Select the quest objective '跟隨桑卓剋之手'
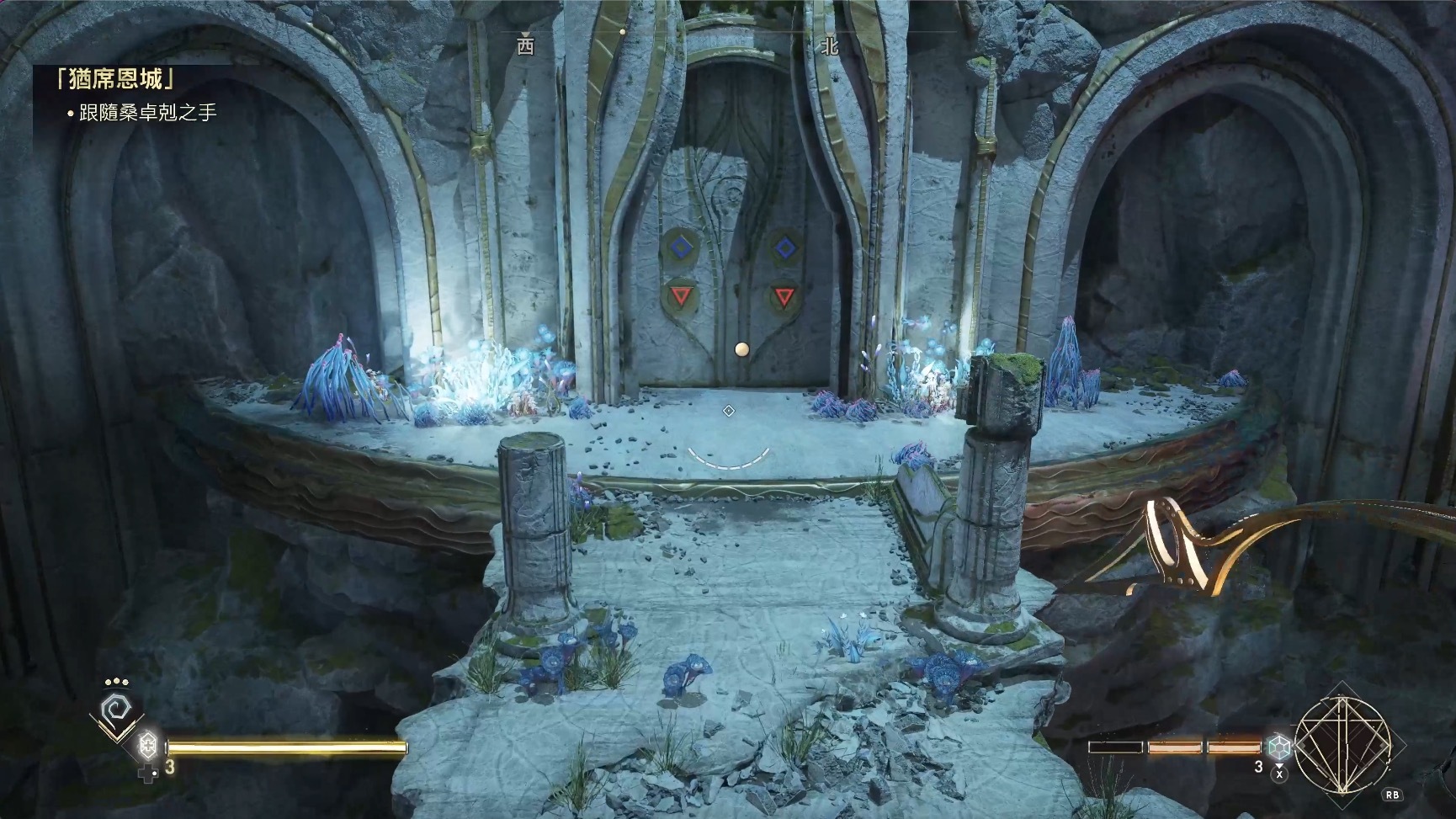Viewport: 1456px width, 819px height. pyautogui.click(x=147, y=112)
